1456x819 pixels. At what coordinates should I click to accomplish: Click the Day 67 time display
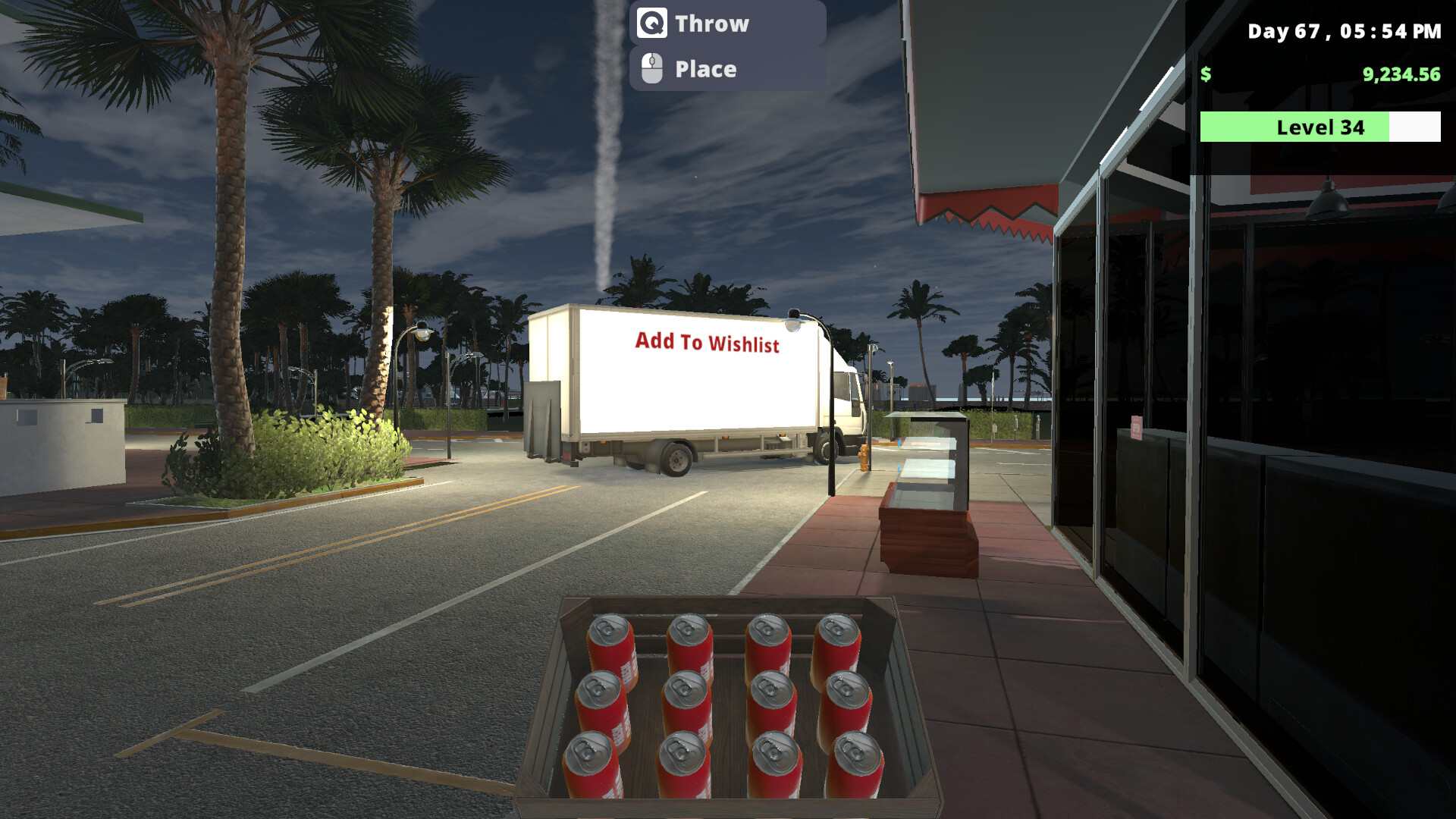1341,32
